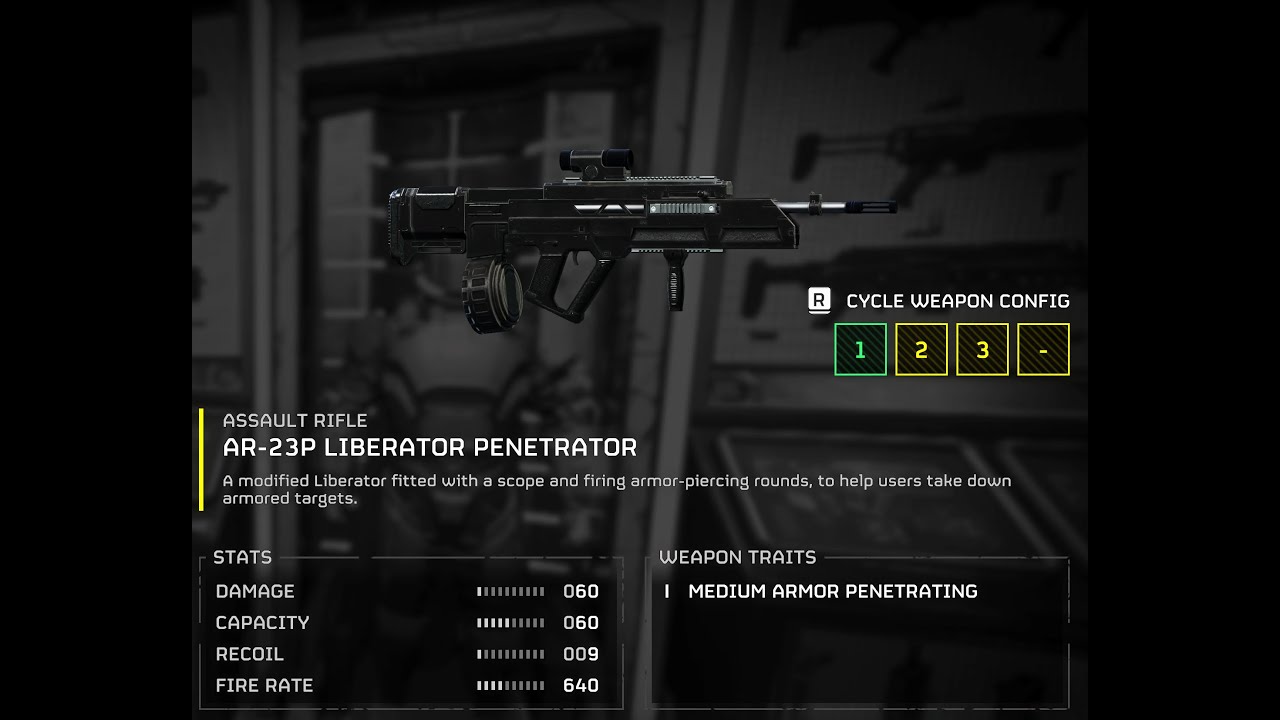
Task: Select the empty dash config slot
Action: tap(1043, 350)
